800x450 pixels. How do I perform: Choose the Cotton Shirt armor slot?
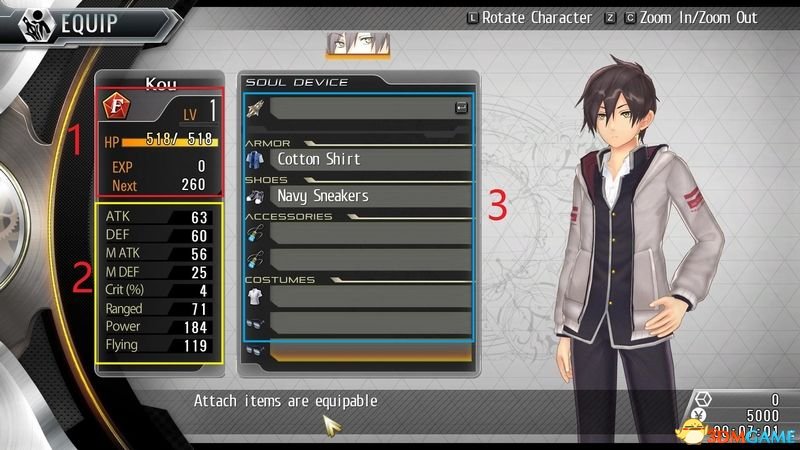click(360, 158)
